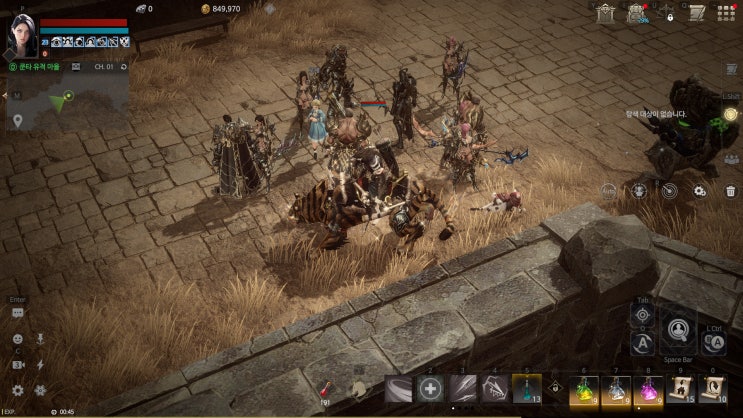Use the teal bottle item with 13
Viewport: 743px width, 418px height.
click(x=527, y=389)
